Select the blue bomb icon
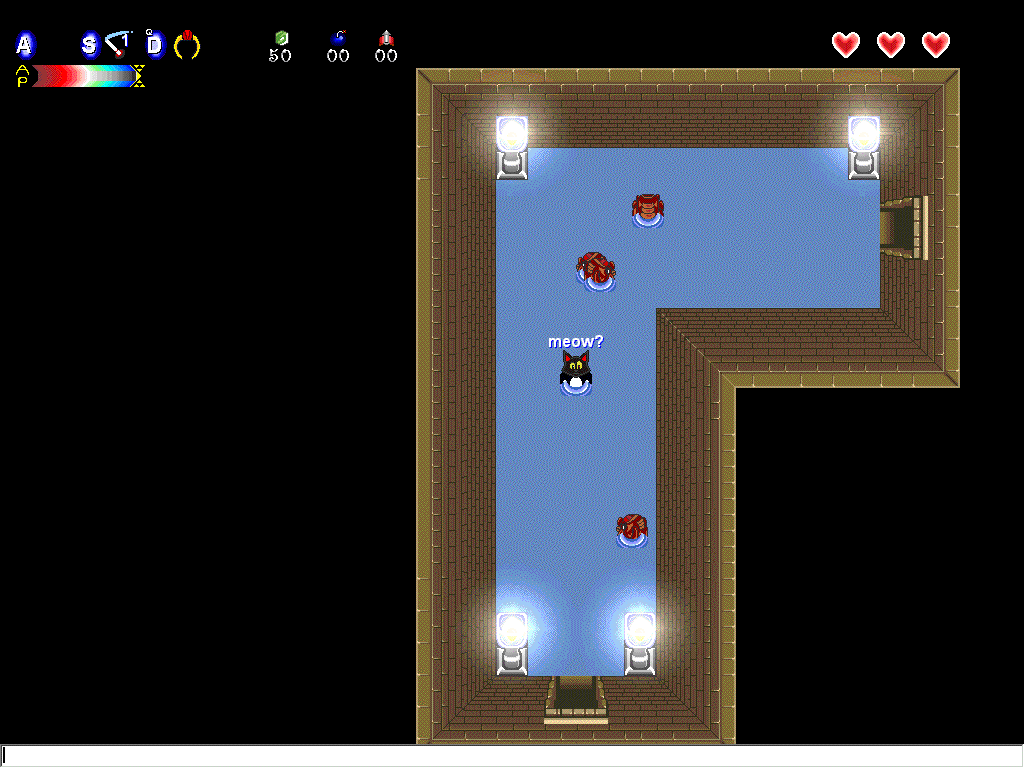Image resolution: width=1024 pixels, height=768 pixels. pos(338,38)
